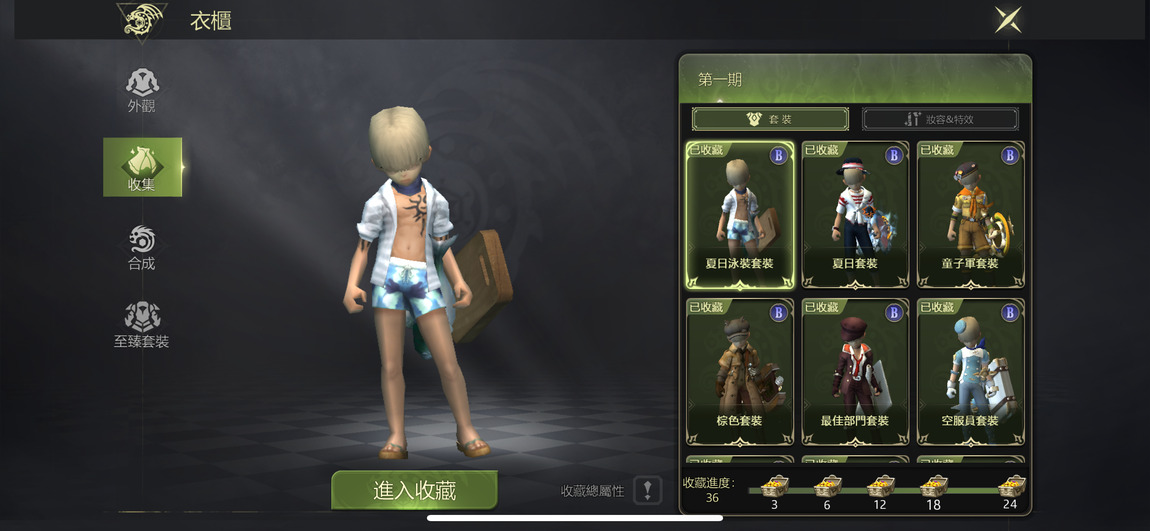Choose the 夏日套裝 outfit card
This screenshot has width=1150, height=531.
point(855,215)
